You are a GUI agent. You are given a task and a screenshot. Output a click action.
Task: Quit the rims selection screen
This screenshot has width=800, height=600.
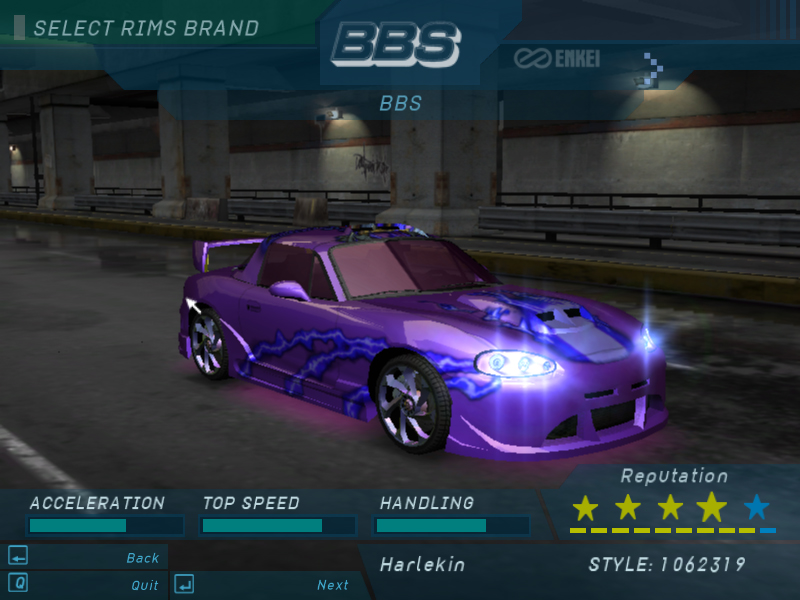tap(144, 585)
